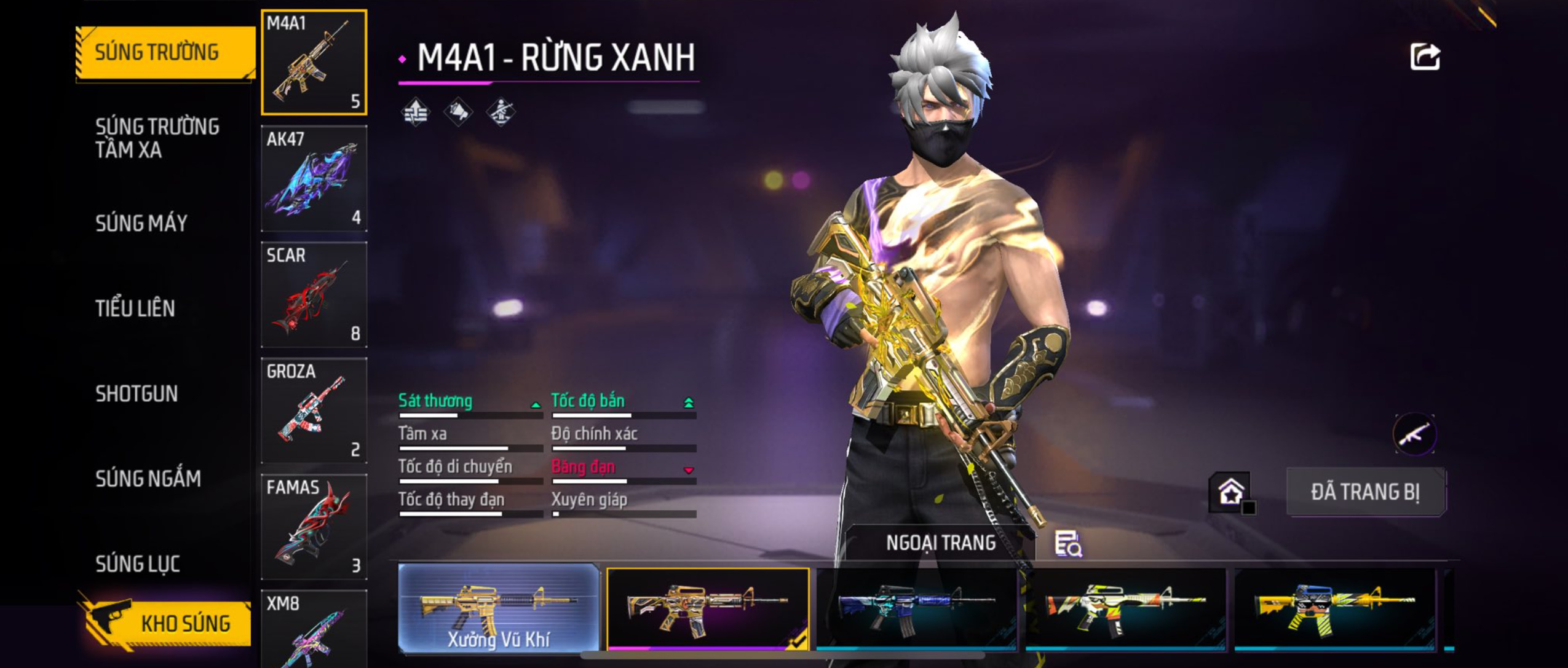Show the Shotgun weapon list
This screenshot has width=1568, height=668.
(137, 394)
